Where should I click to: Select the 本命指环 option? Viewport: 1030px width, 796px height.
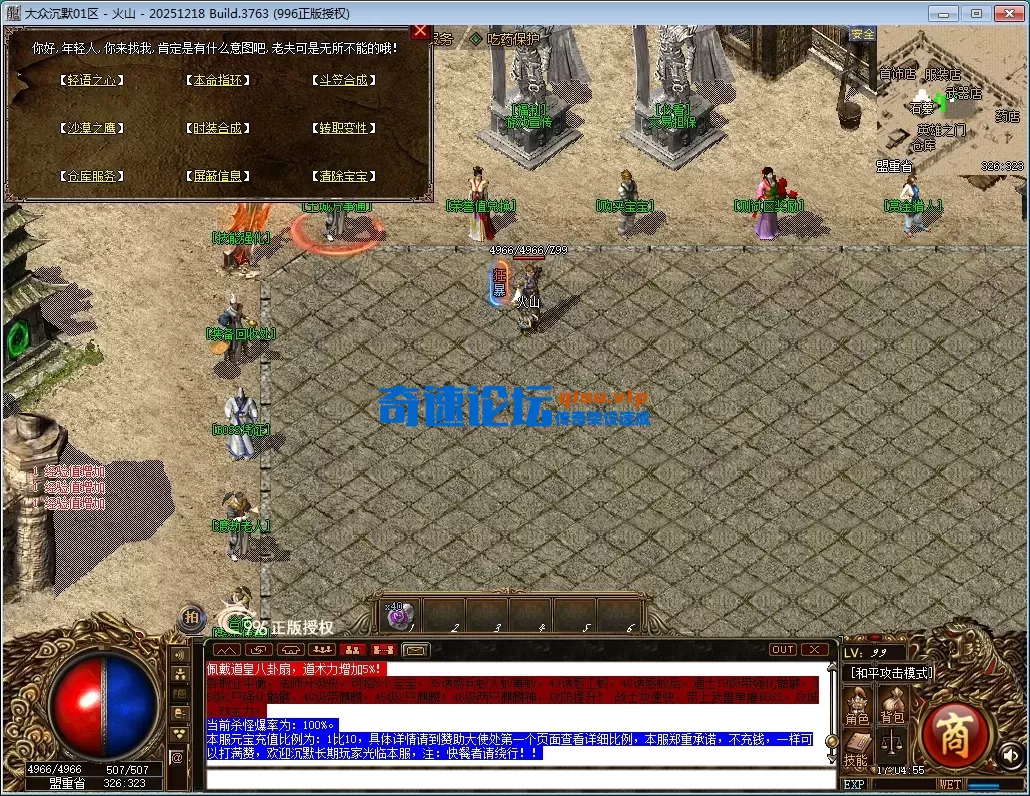(216, 80)
